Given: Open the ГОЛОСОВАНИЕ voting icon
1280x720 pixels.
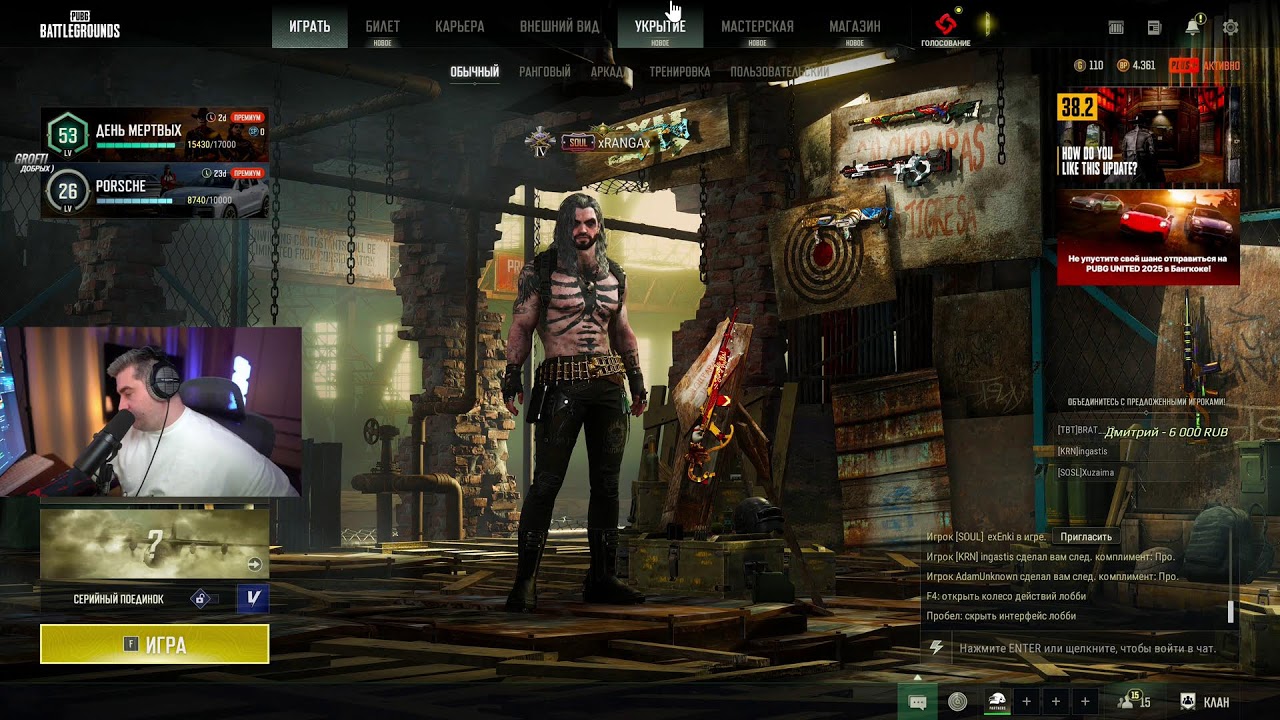Looking at the screenshot, I should click(x=945, y=28).
